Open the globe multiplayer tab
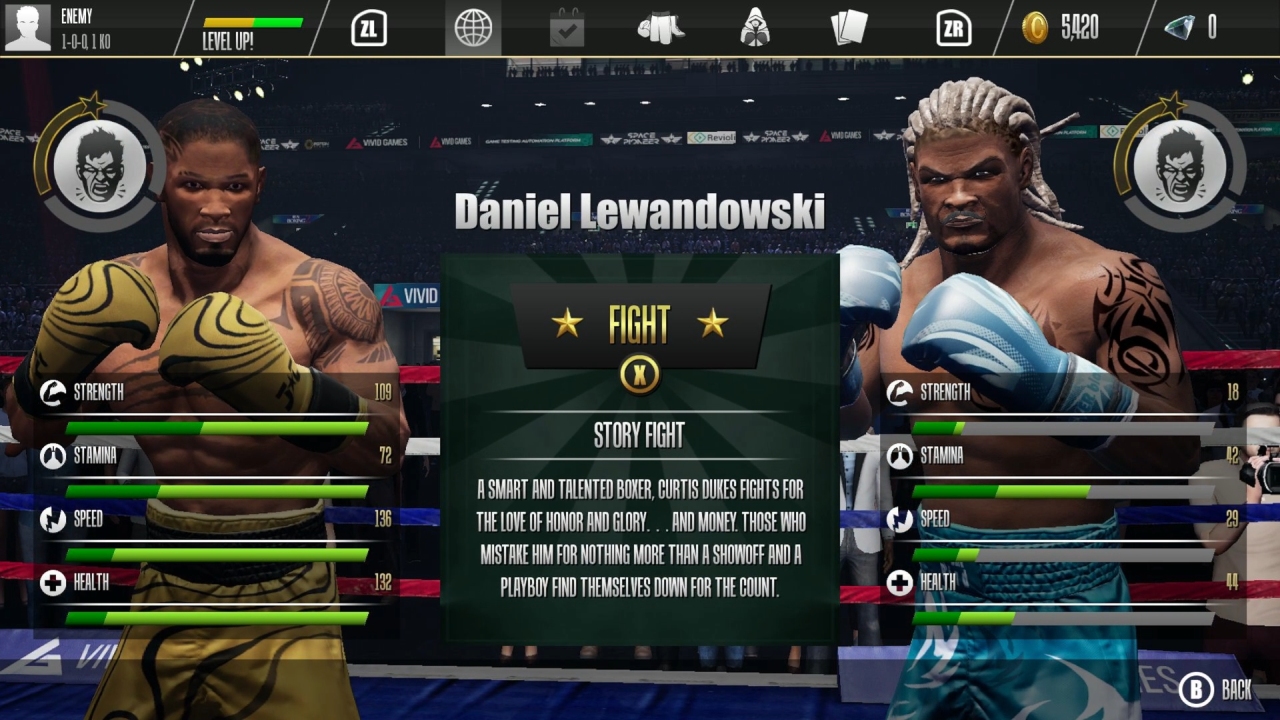 (472, 28)
